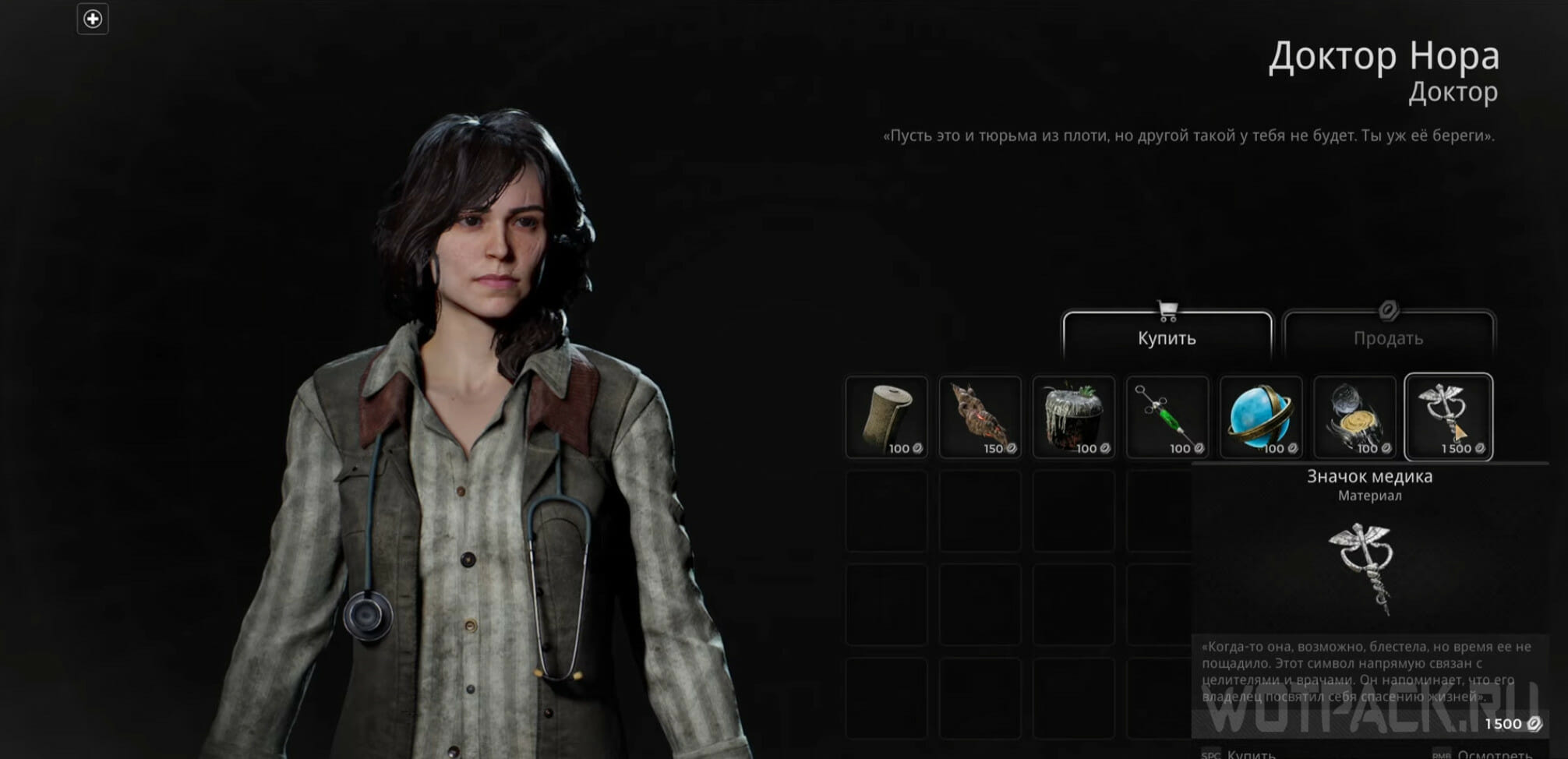Image resolution: width=1568 pixels, height=759 pixels.
Task: Choose the 150-coin brown shell item
Action: [x=980, y=417]
